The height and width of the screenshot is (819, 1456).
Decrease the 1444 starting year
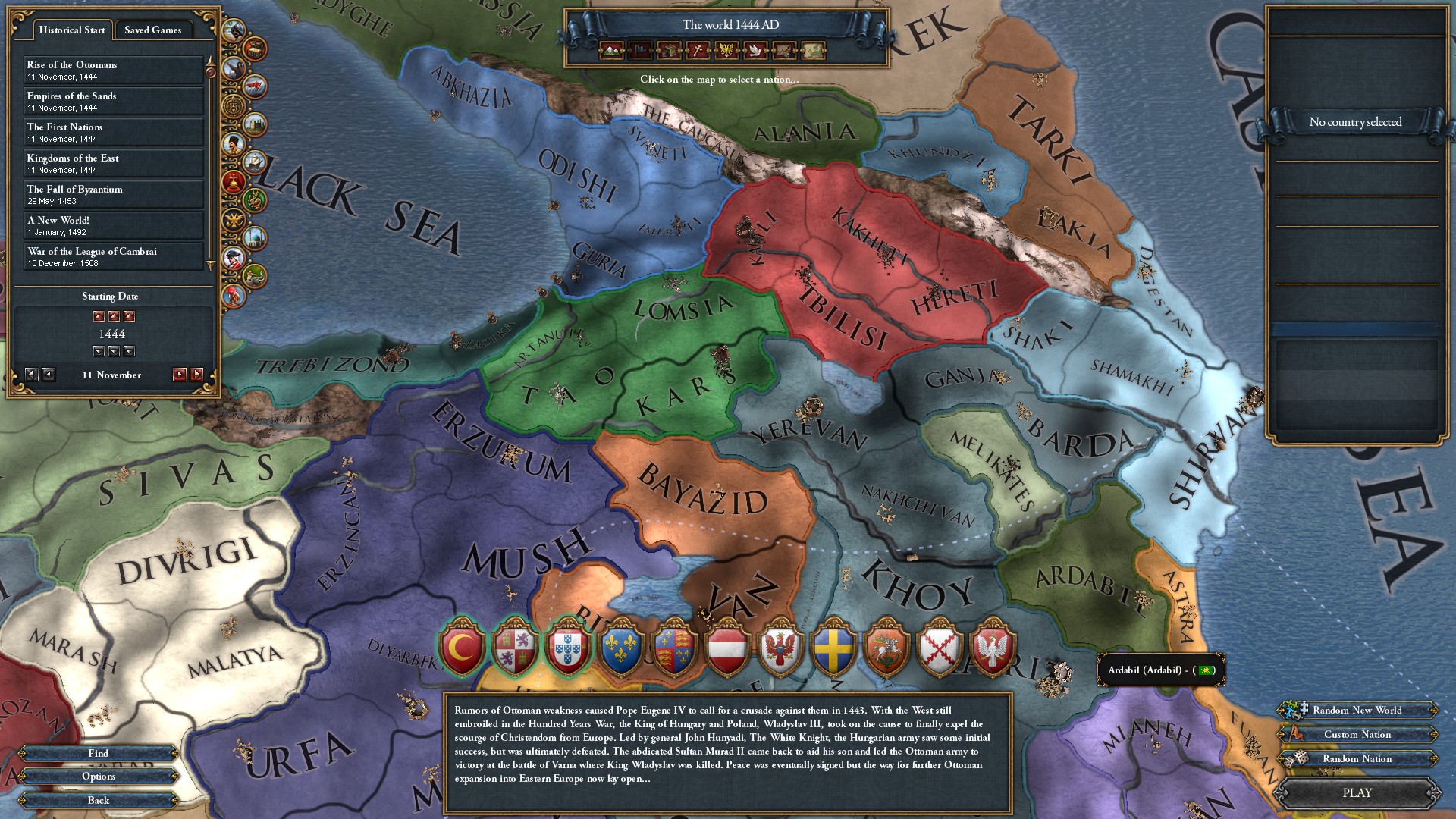tap(114, 351)
